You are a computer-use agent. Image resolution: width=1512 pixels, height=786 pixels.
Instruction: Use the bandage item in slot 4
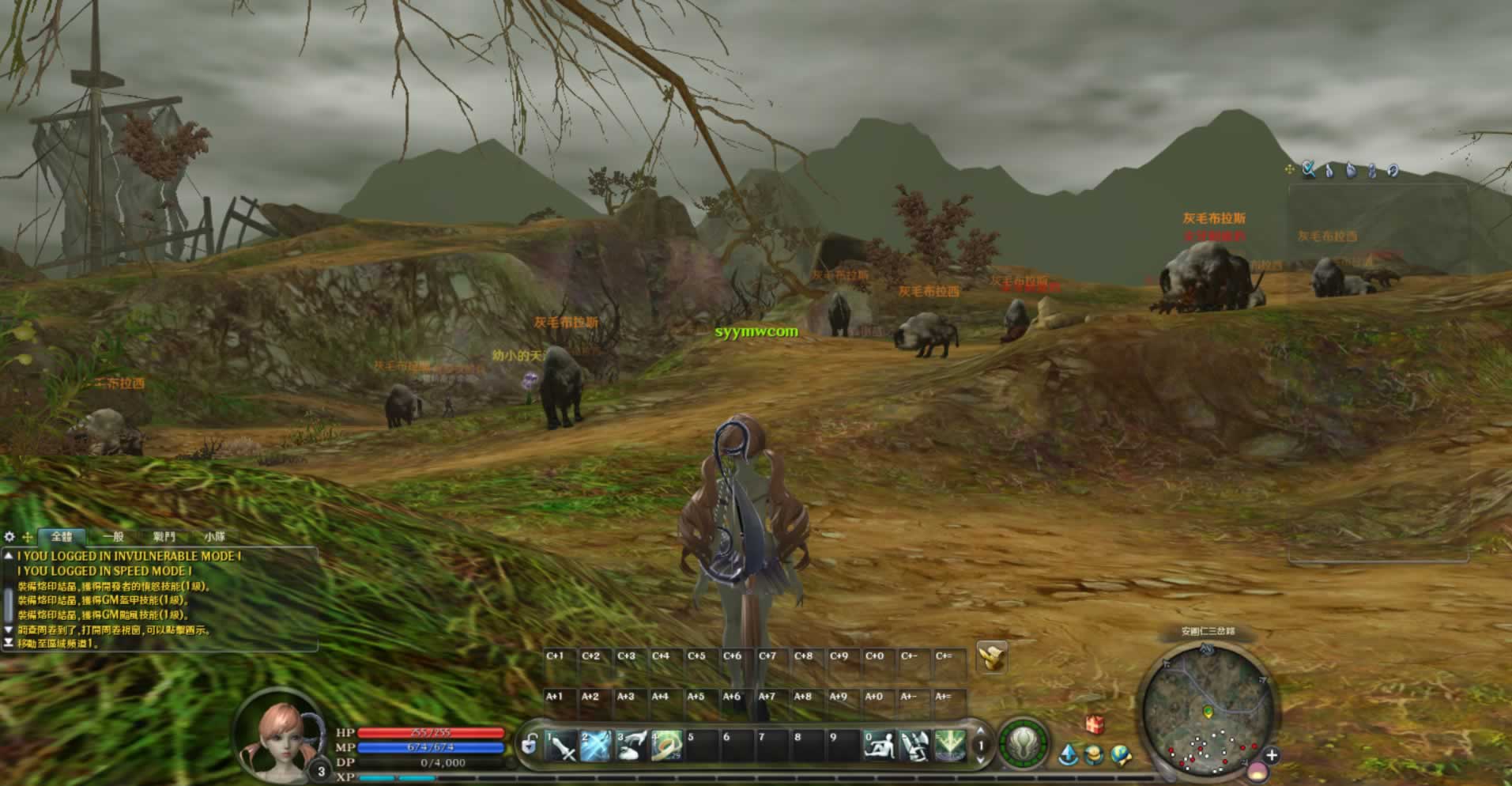click(x=667, y=746)
